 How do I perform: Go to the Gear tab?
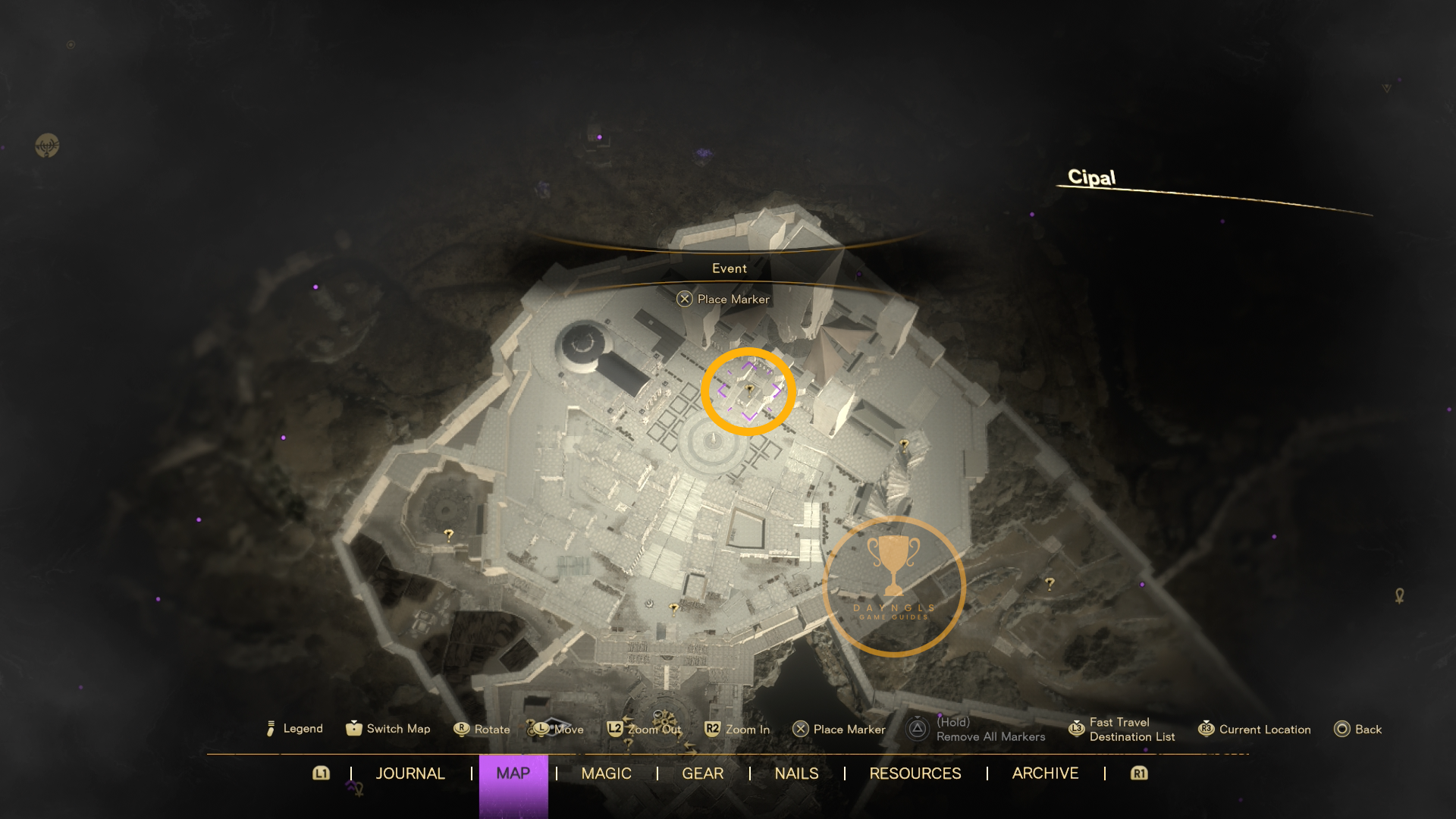point(702,773)
